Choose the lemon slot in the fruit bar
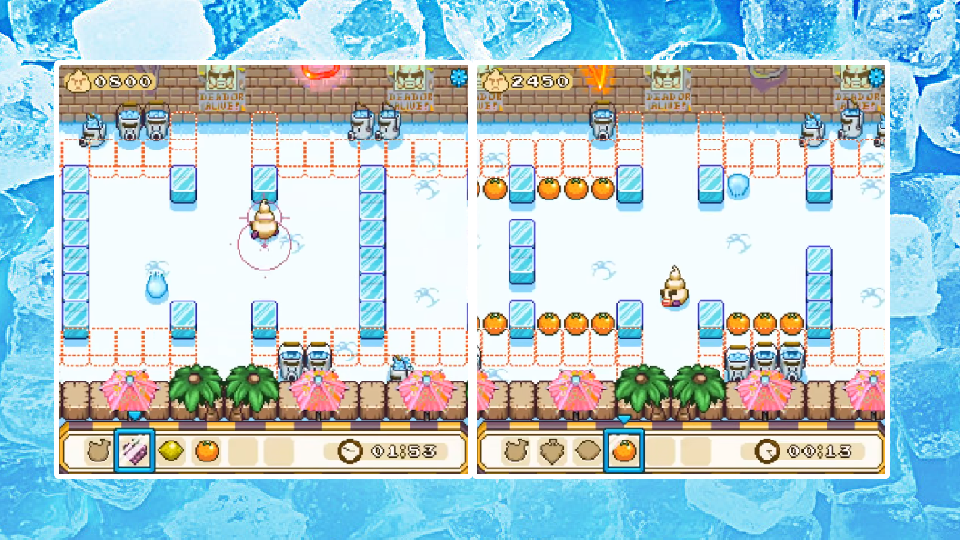Screen dimensions: 960x540 170,451
